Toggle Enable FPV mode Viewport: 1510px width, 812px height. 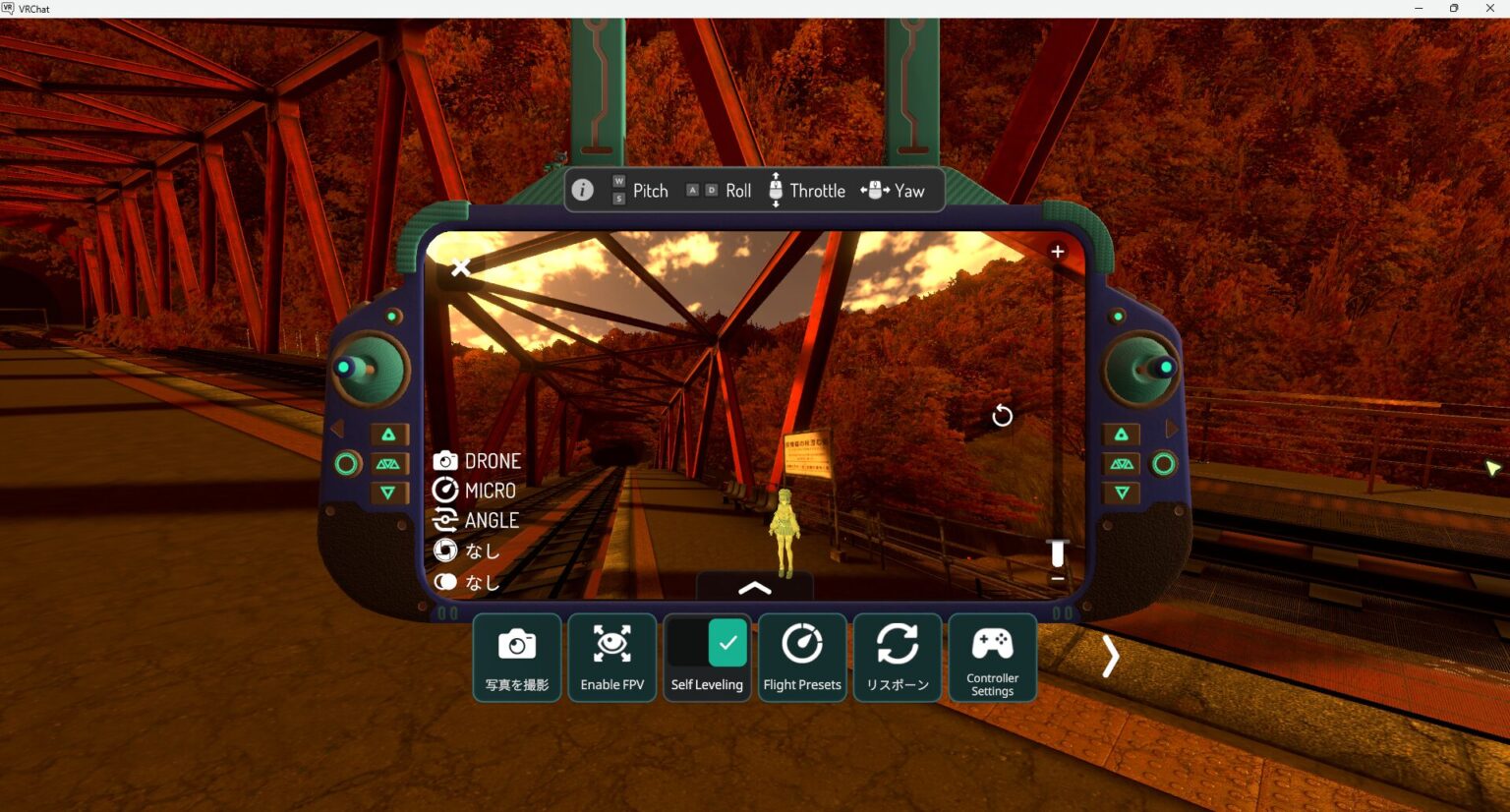click(x=611, y=644)
